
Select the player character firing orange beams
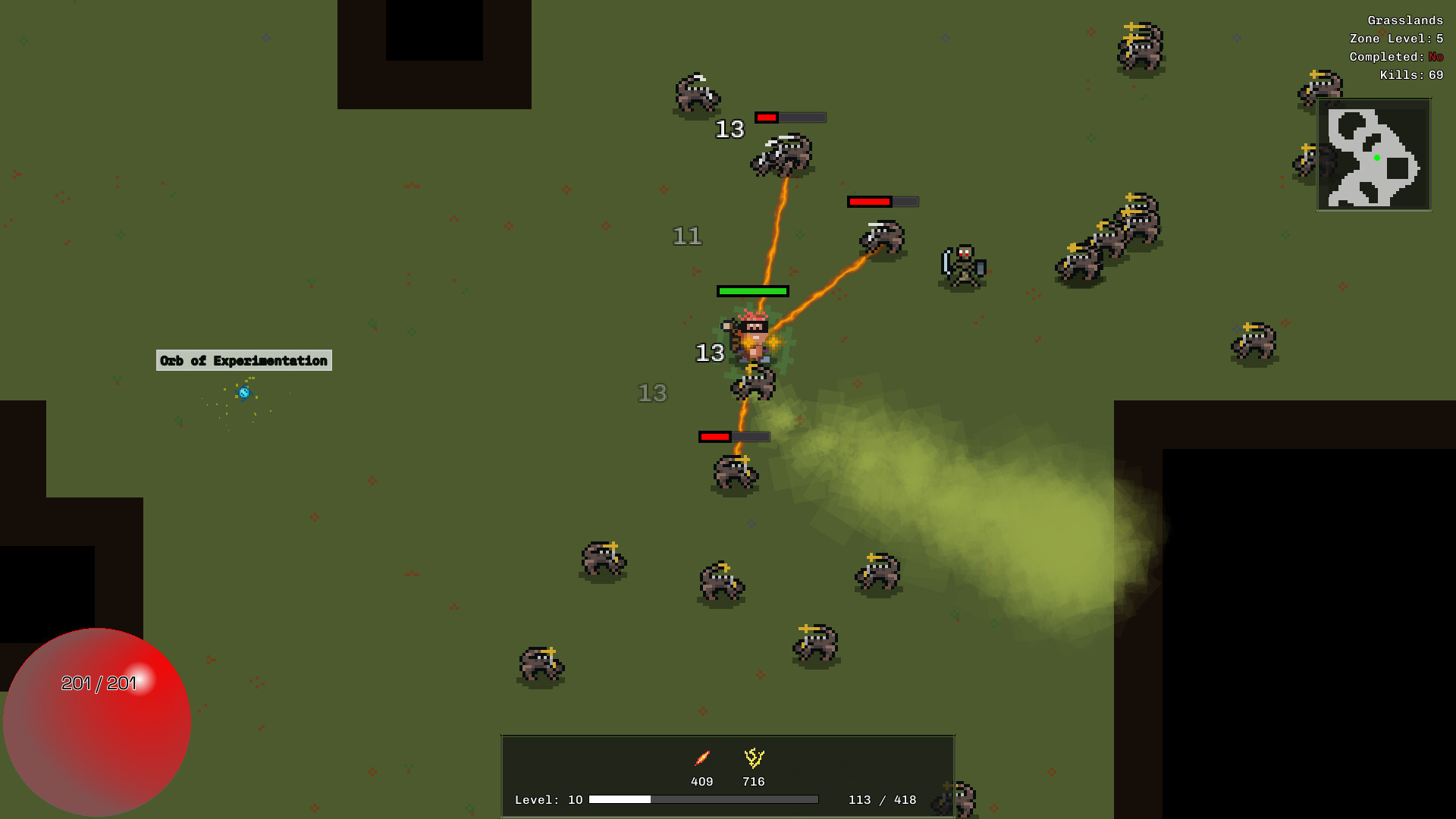751,337
